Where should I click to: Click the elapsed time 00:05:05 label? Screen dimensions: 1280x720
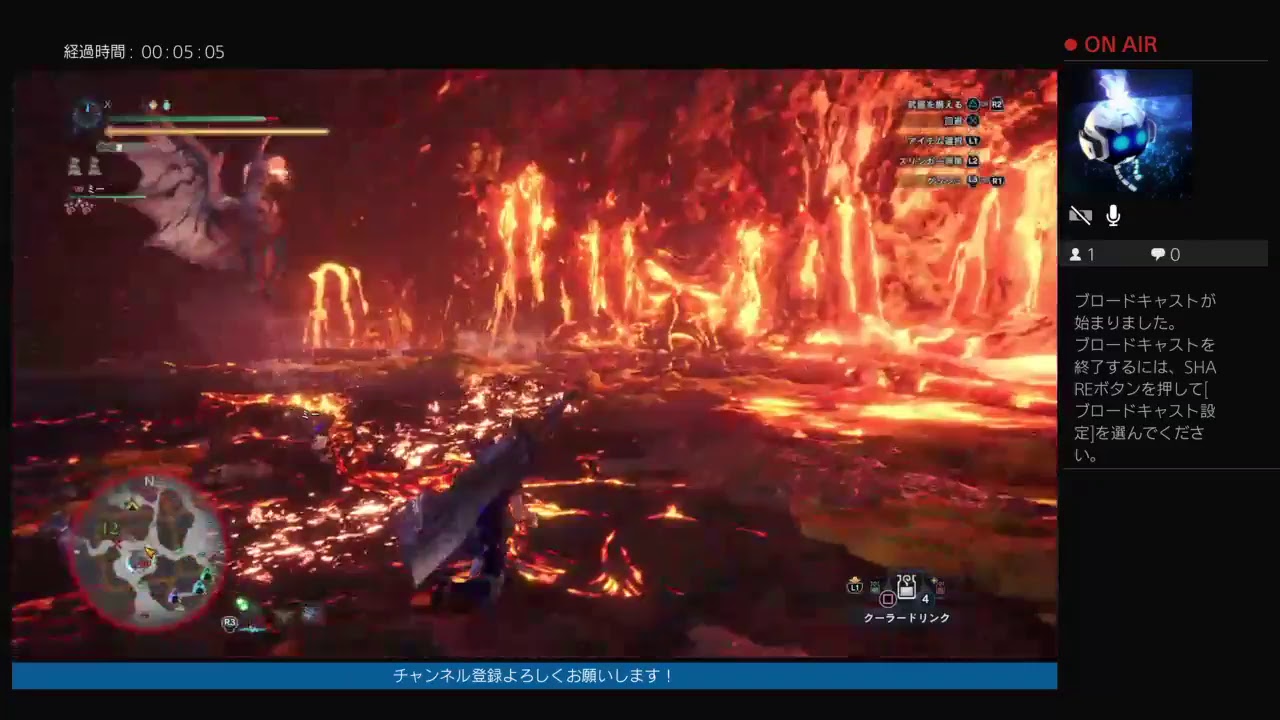tap(143, 52)
